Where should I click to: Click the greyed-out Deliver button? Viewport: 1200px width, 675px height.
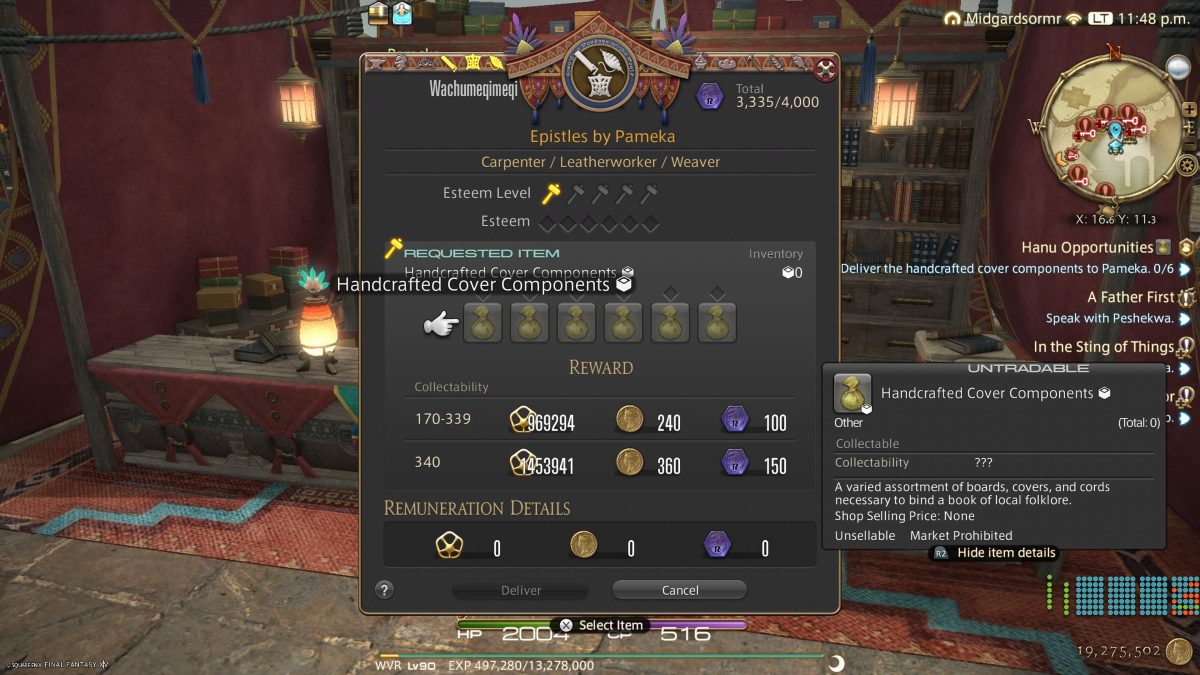520,590
